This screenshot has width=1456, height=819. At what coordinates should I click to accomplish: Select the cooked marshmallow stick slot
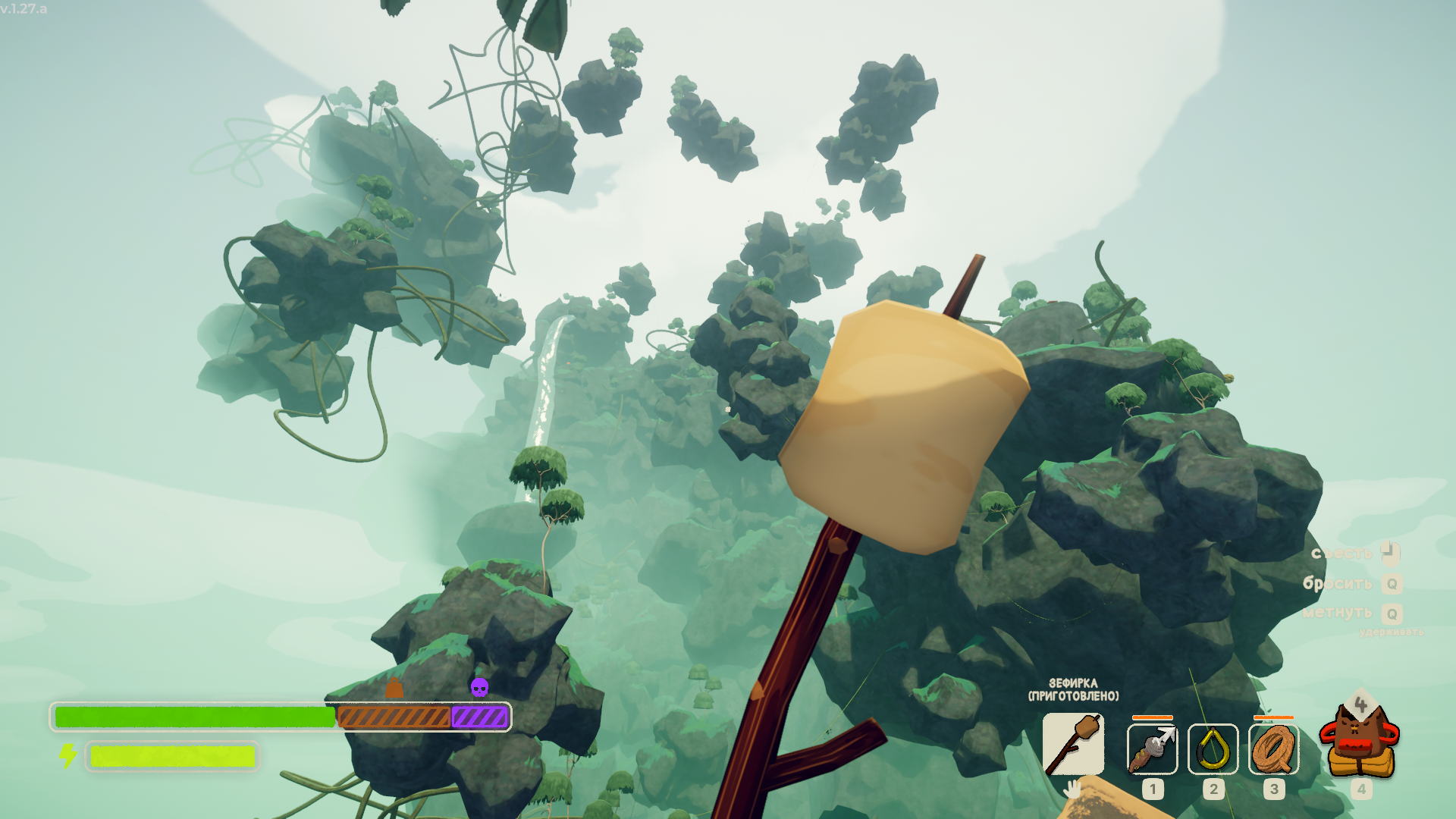click(x=1073, y=745)
